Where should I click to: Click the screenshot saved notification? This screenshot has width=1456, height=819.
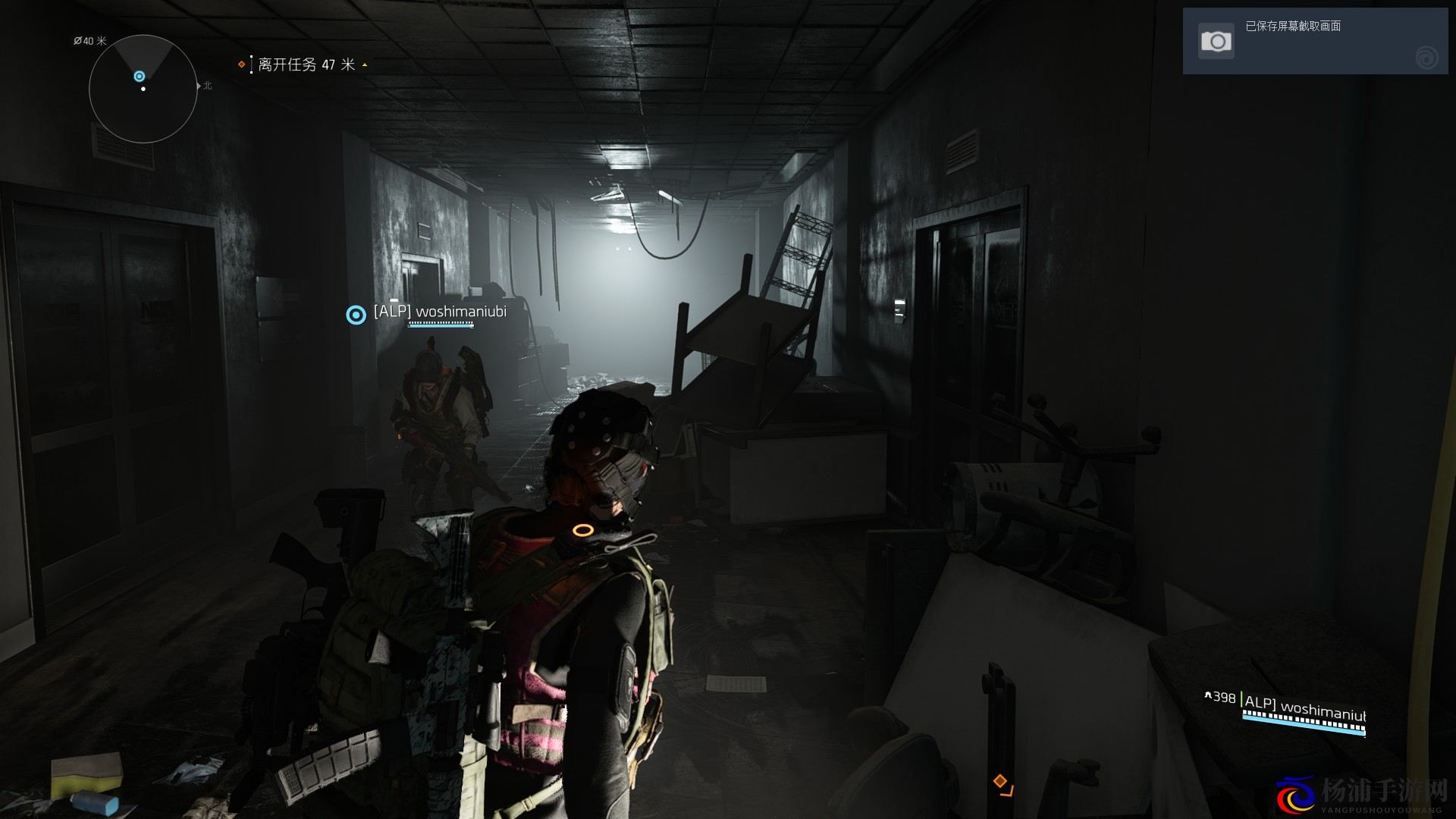[x=1314, y=41]
